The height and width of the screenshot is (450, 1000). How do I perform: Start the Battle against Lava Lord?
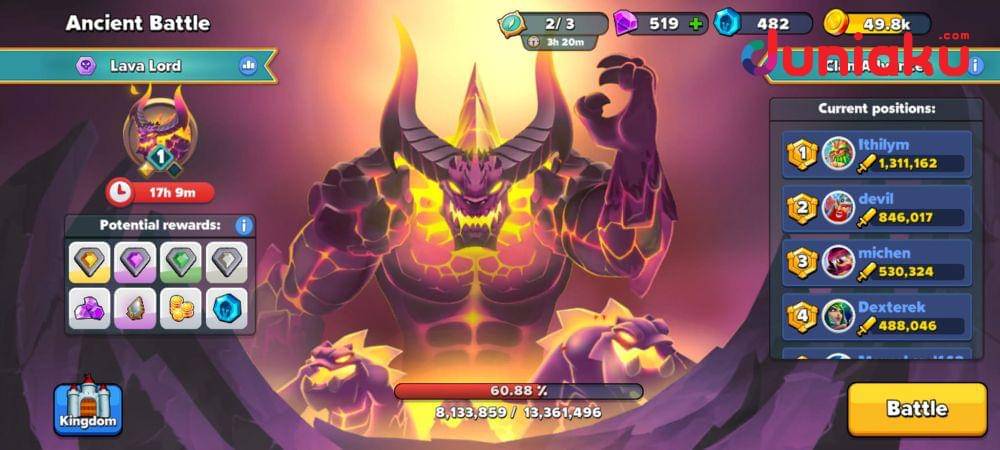[x=916, y=409]
